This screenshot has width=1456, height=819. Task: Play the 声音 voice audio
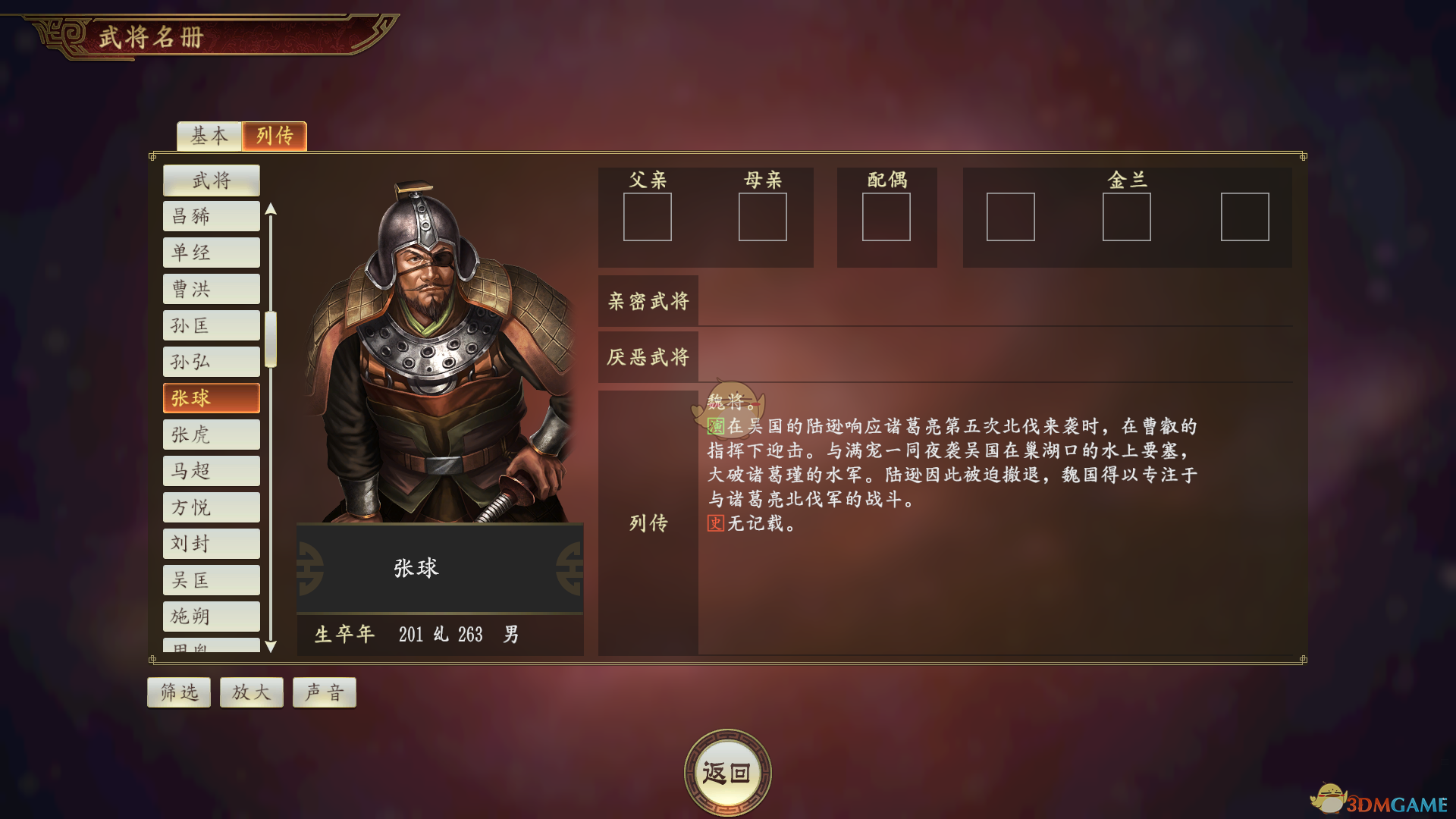(x=324, y=692)
